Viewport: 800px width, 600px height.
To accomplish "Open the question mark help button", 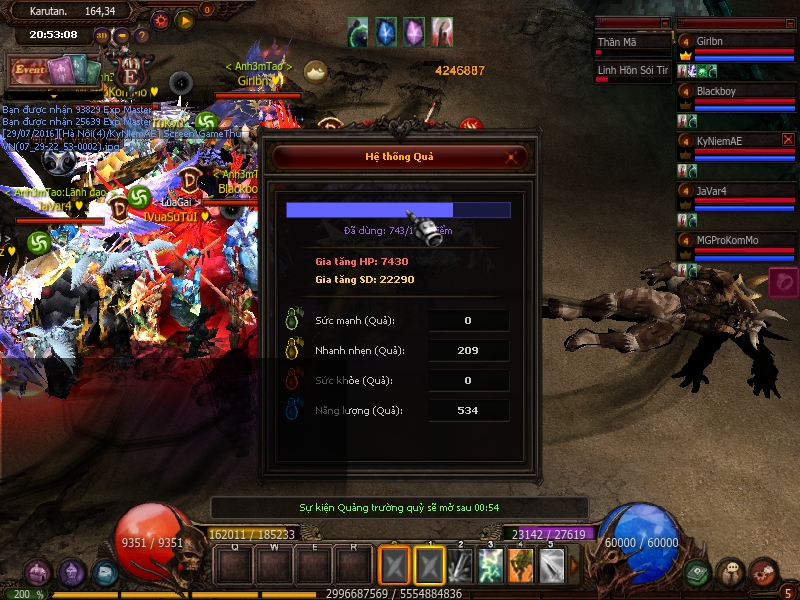I will tap(143, 36).
